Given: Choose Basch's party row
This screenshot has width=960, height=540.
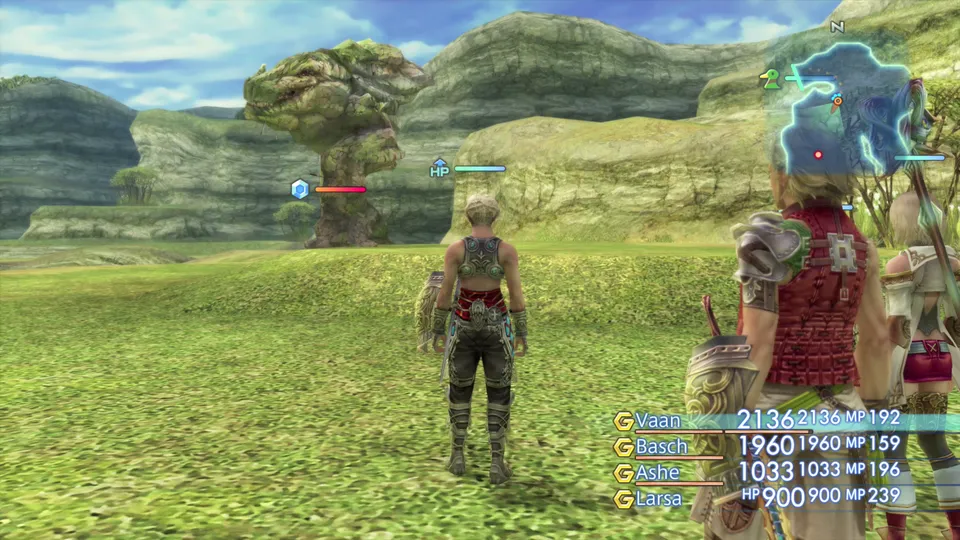Looking at the screenshot, I should coord(661,447).
